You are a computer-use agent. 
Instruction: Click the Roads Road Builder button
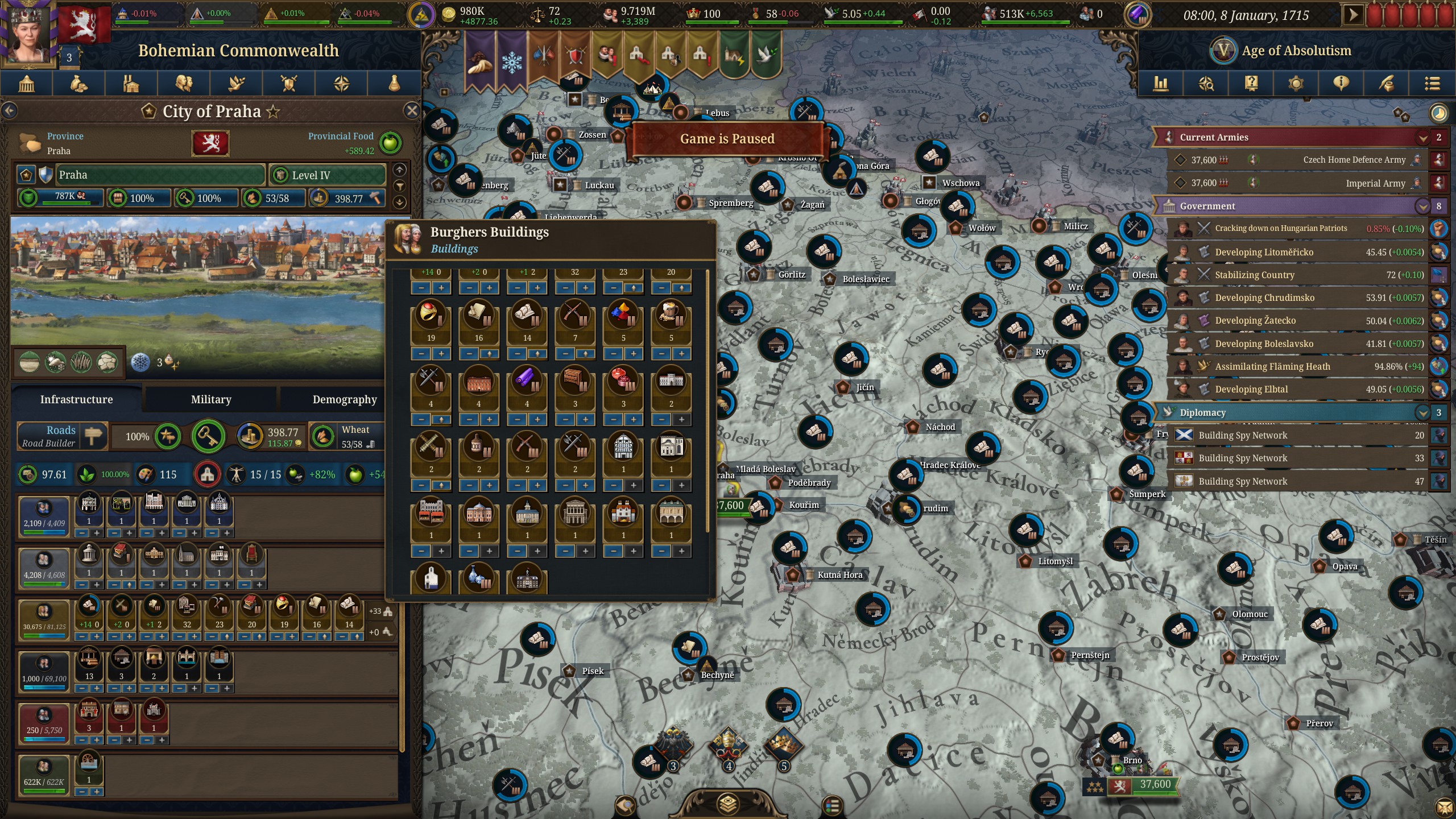(61, 436)
